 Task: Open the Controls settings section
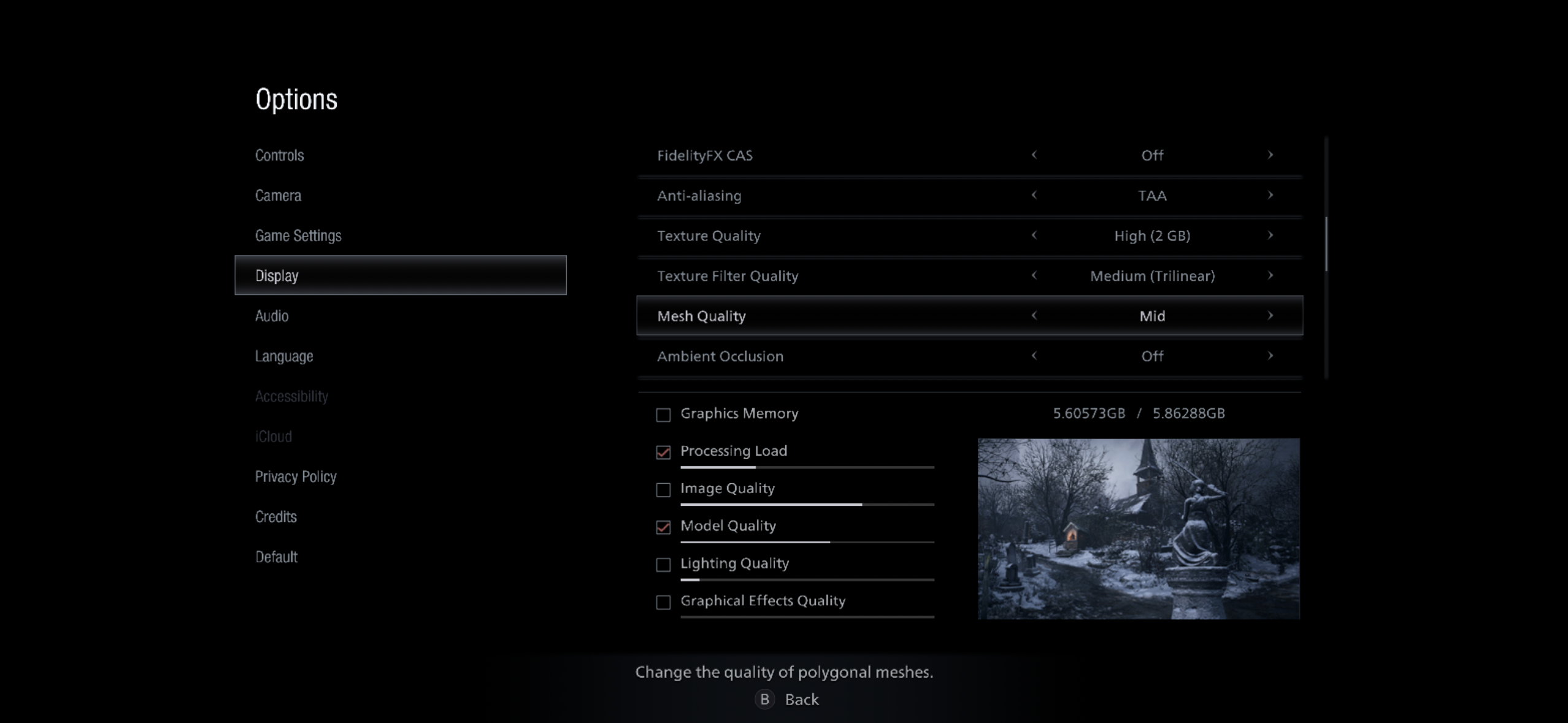click(x=279, y=155)
